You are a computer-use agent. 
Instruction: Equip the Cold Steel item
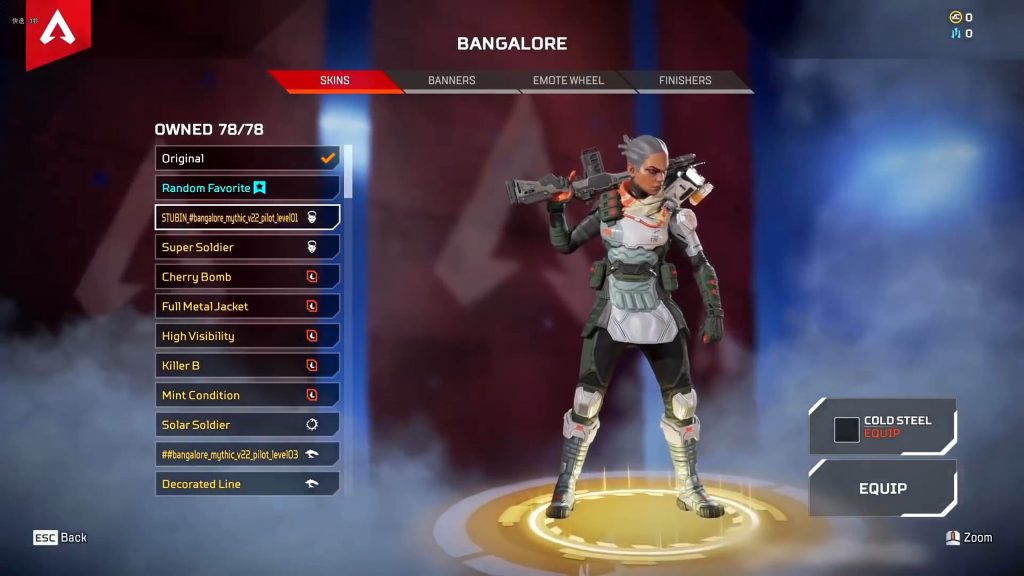coord(882,427)
